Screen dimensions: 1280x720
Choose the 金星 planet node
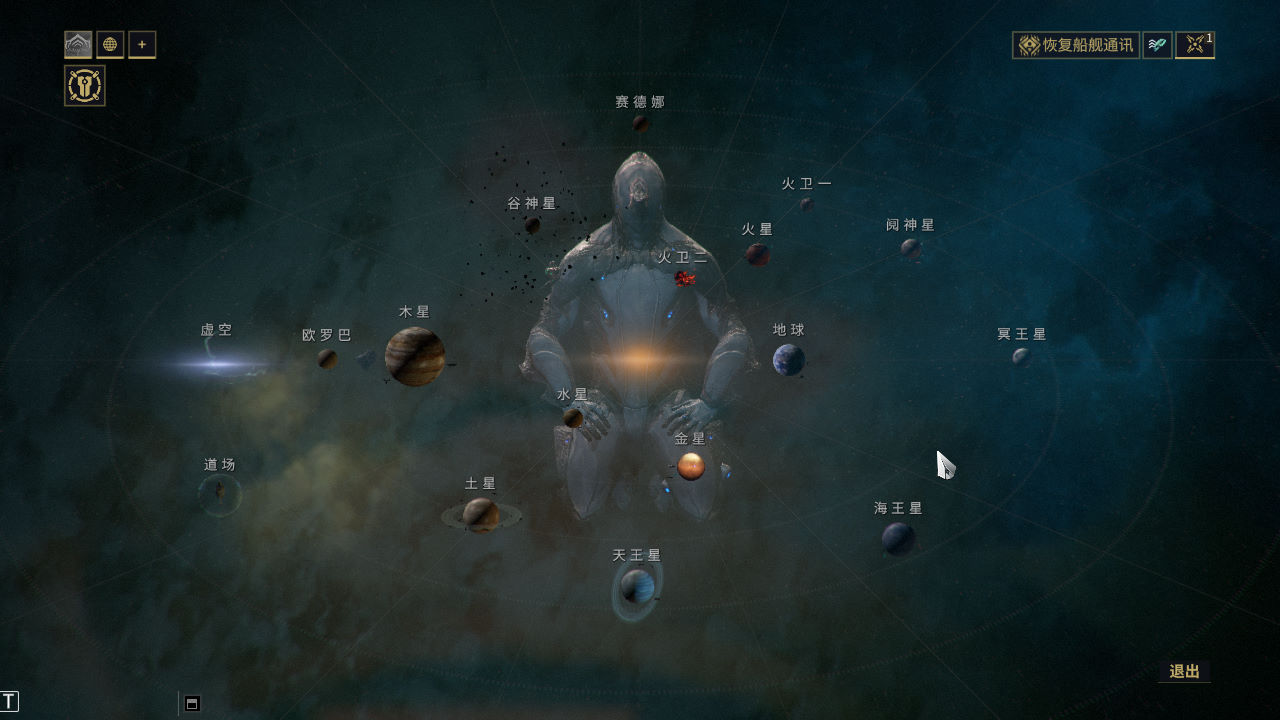tap(691, 466)
